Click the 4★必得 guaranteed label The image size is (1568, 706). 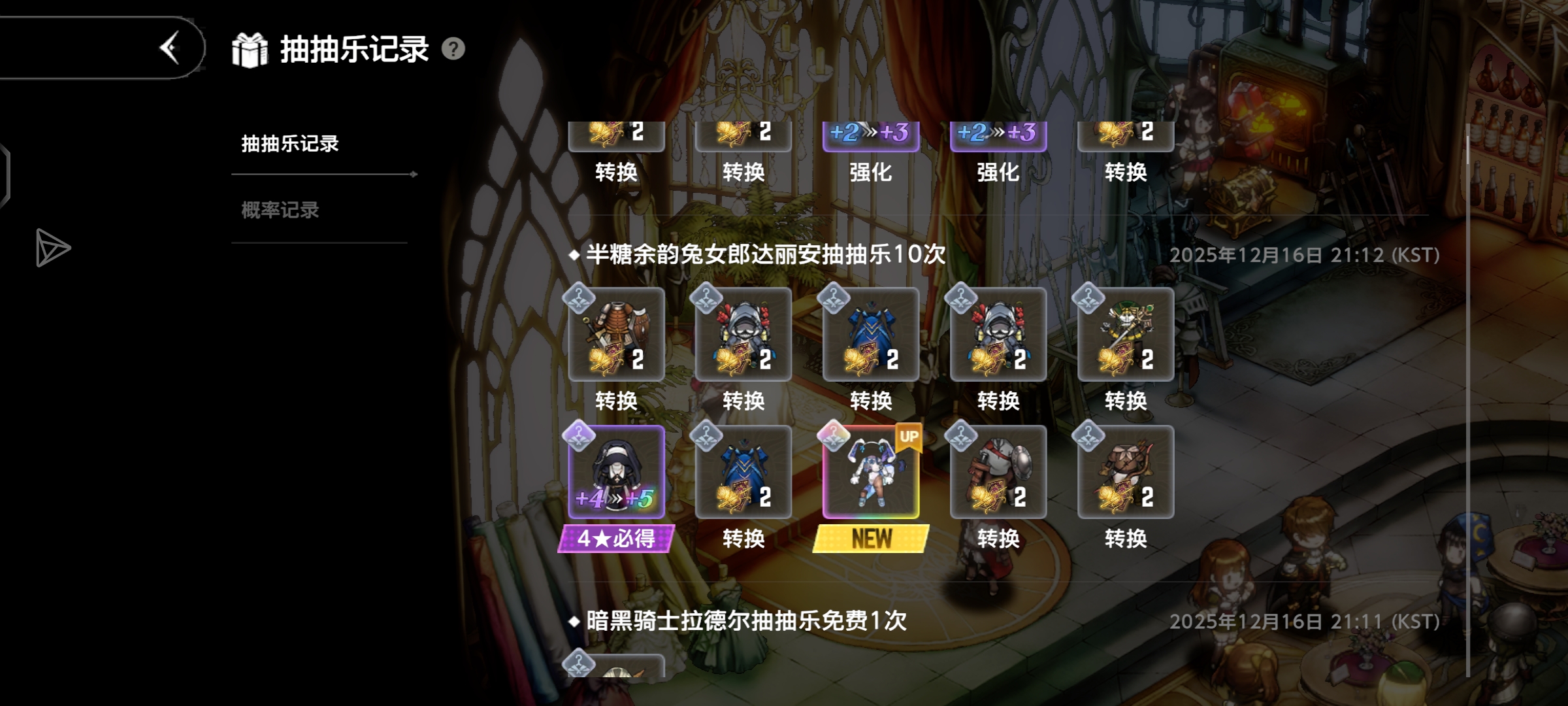tap(615, 537)
